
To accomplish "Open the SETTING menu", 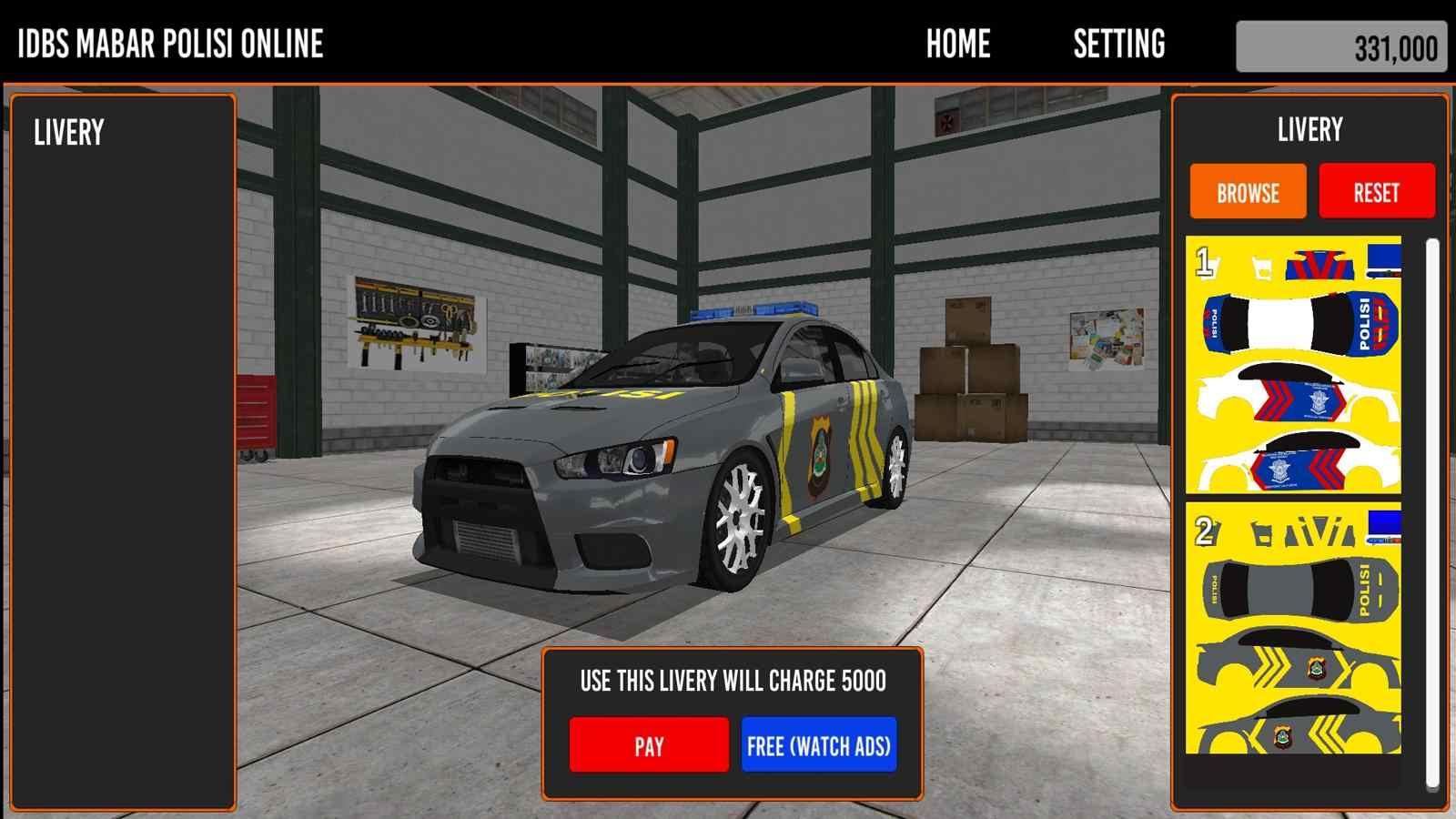I will coord(1118,44).
